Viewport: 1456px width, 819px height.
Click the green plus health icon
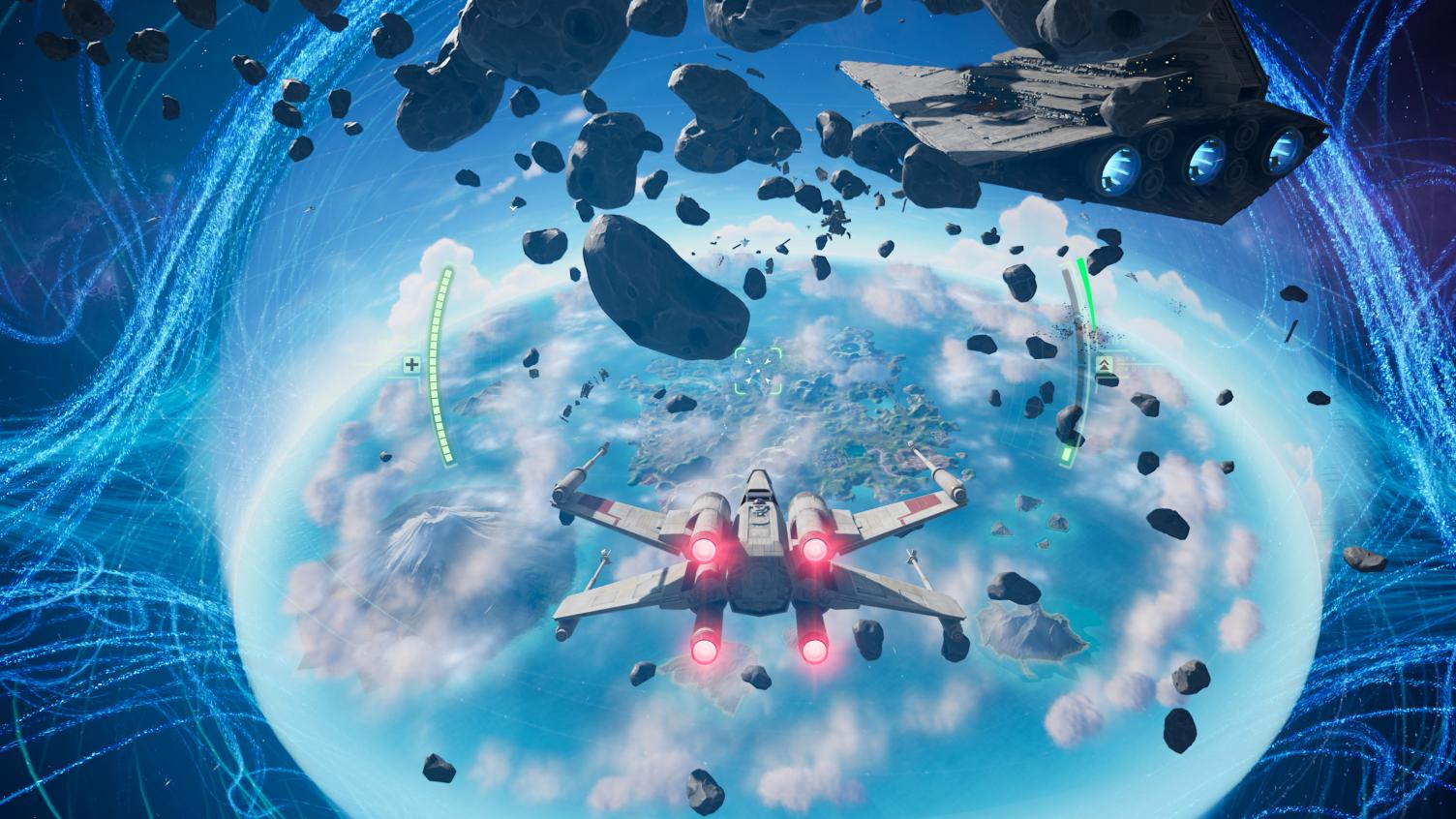[413, 365]
